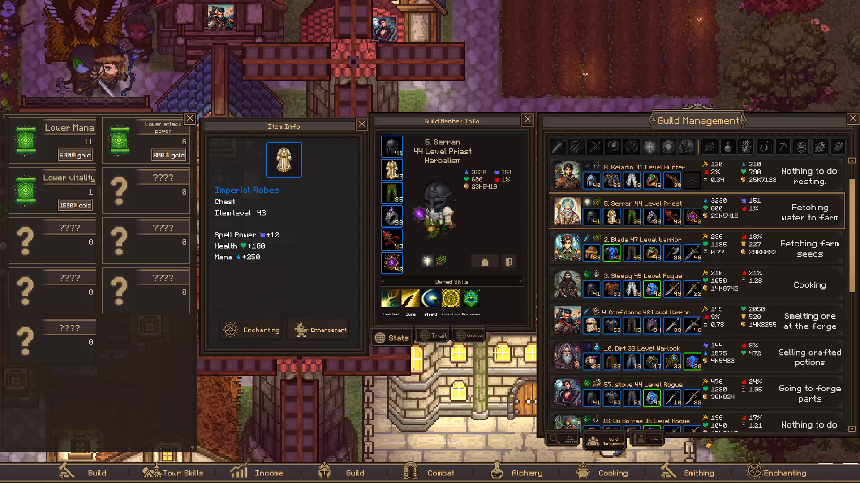Select the helmet slot in member equipment
This screenshot has height=483, width=860.
pyautogui.click(x=392, y=147)
